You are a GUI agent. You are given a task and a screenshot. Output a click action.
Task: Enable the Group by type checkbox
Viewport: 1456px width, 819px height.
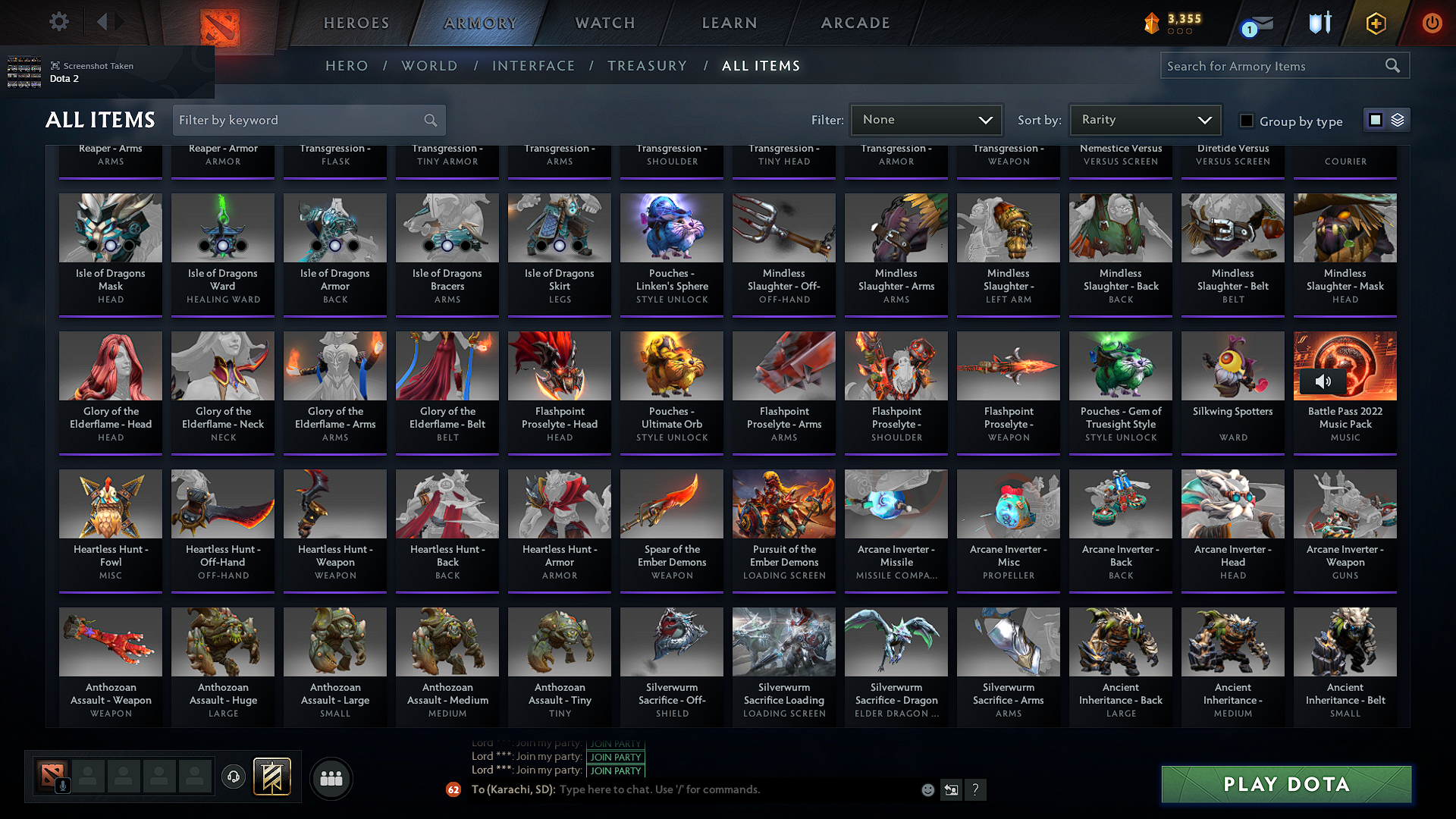coord(1246,121)
